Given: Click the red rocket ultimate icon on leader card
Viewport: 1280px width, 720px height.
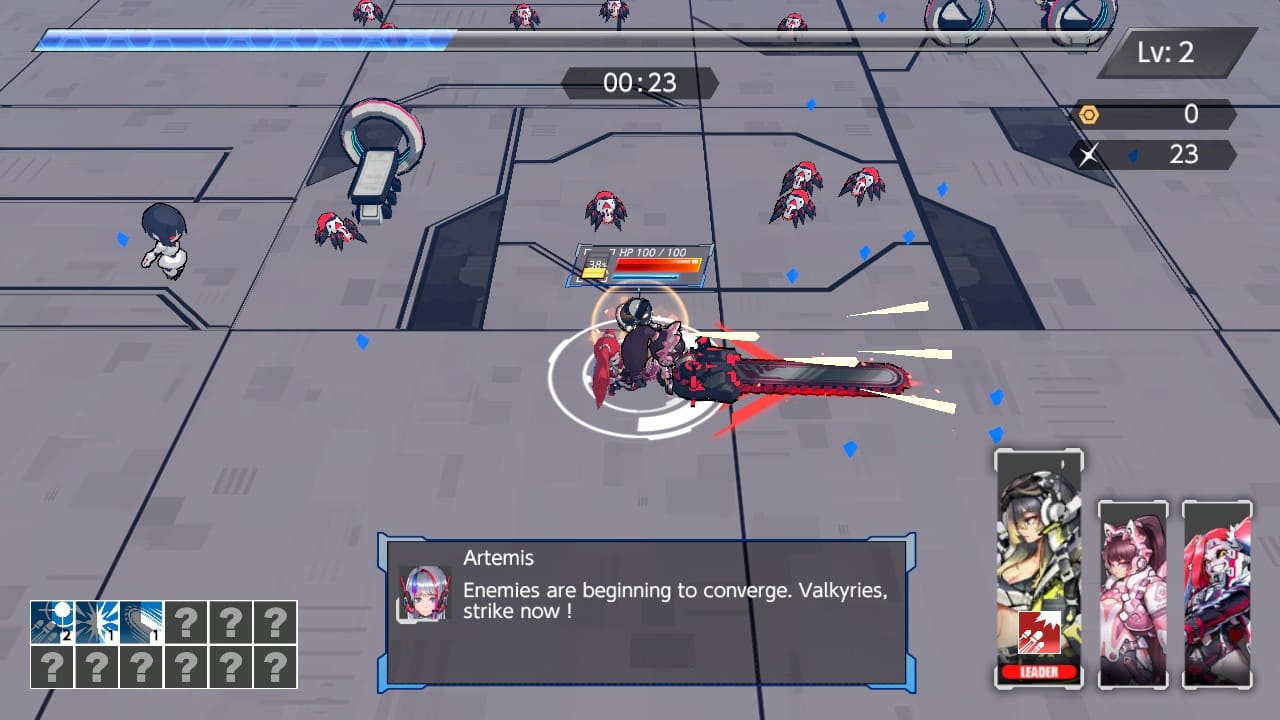Looking at the screenshot, I should tap(1039, 631).
